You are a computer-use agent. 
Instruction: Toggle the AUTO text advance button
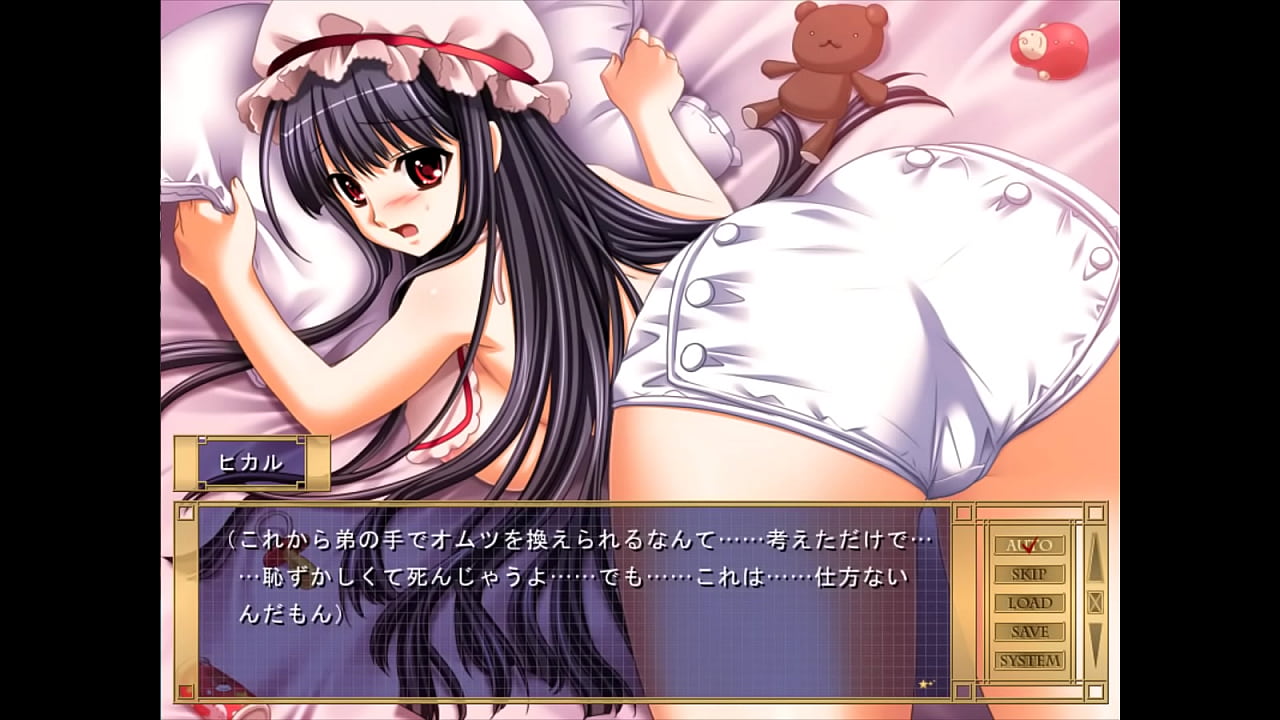[x=1029, y=545]
